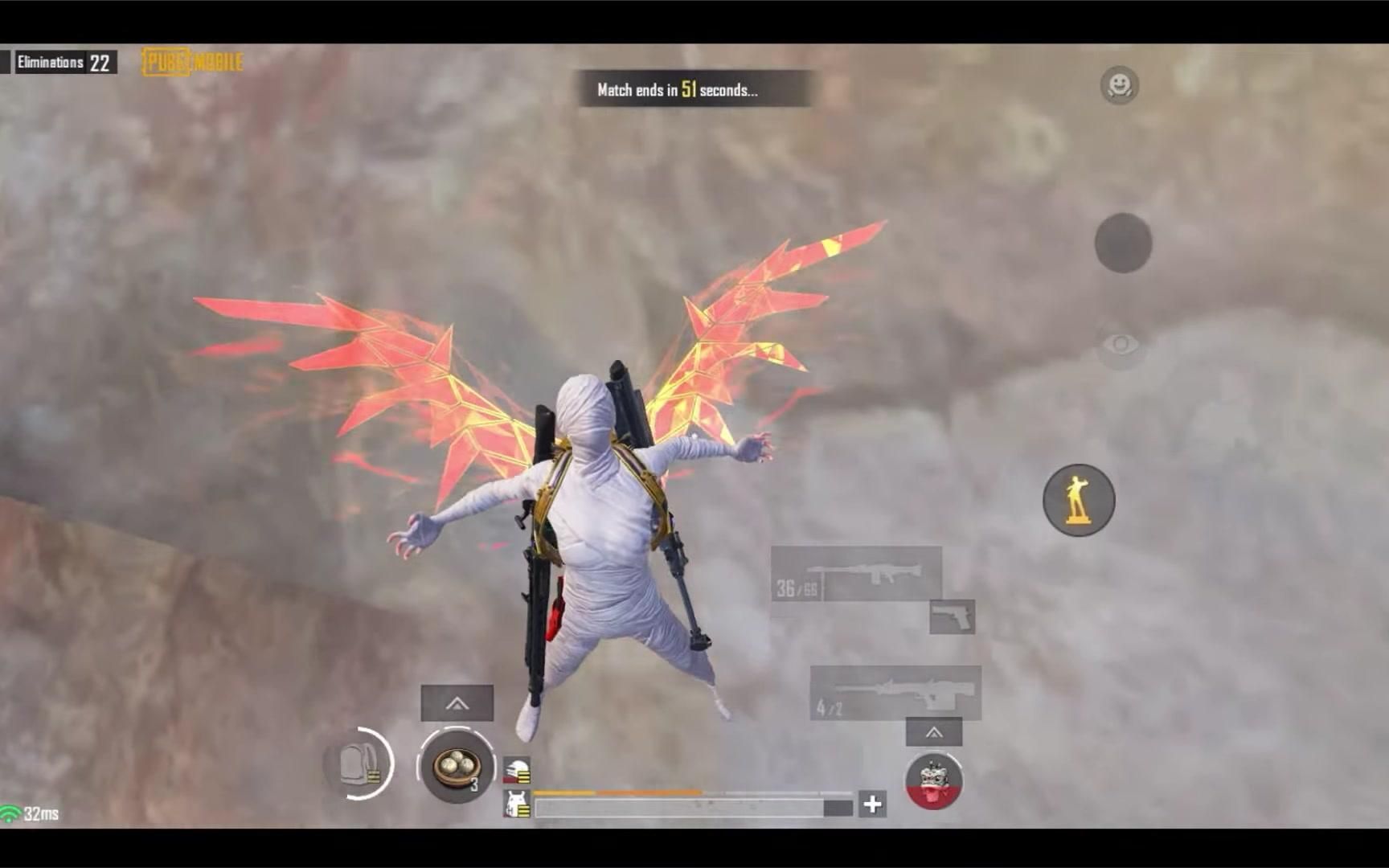Image resolution: width=1389 pixels, height=868 pixels.
Task: Tap the golden victory dance emote button
Action: click(1079, 500)
